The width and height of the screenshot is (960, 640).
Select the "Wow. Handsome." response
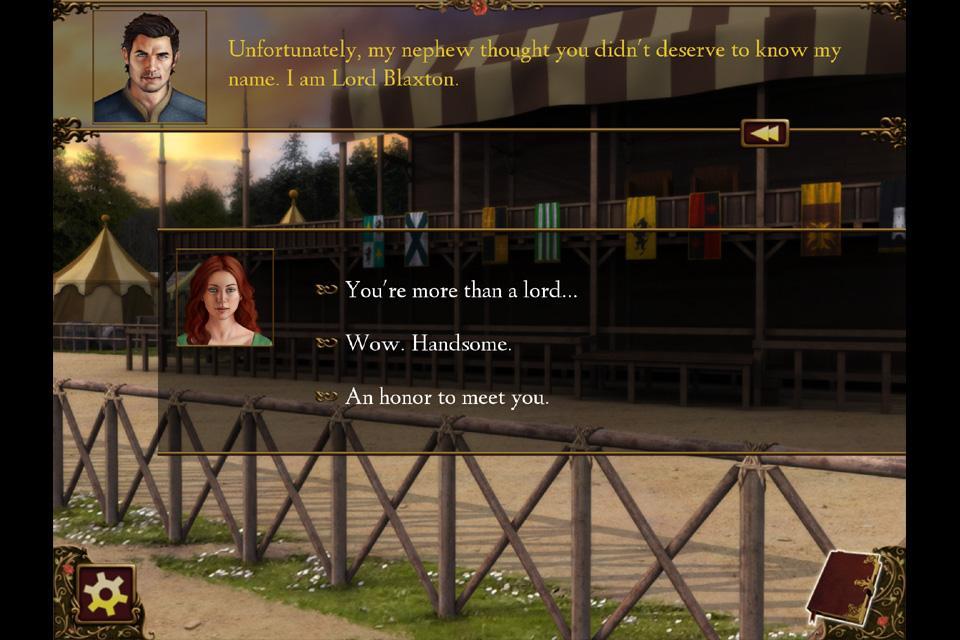point(428,344)
